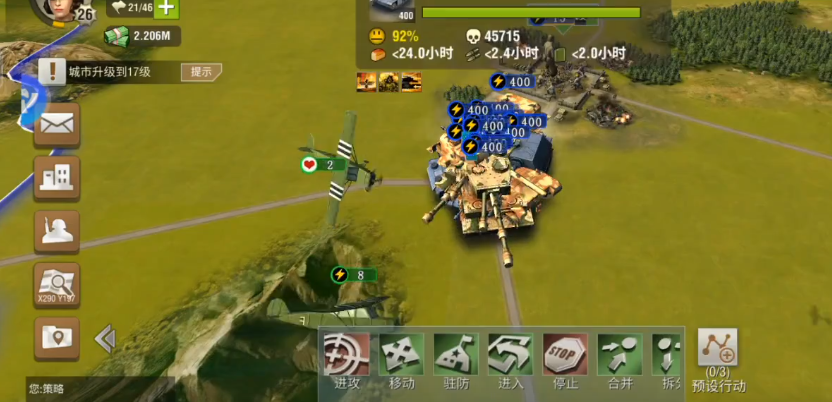
Task: Open the city buildings icon
Action: [x=57, y=178]
